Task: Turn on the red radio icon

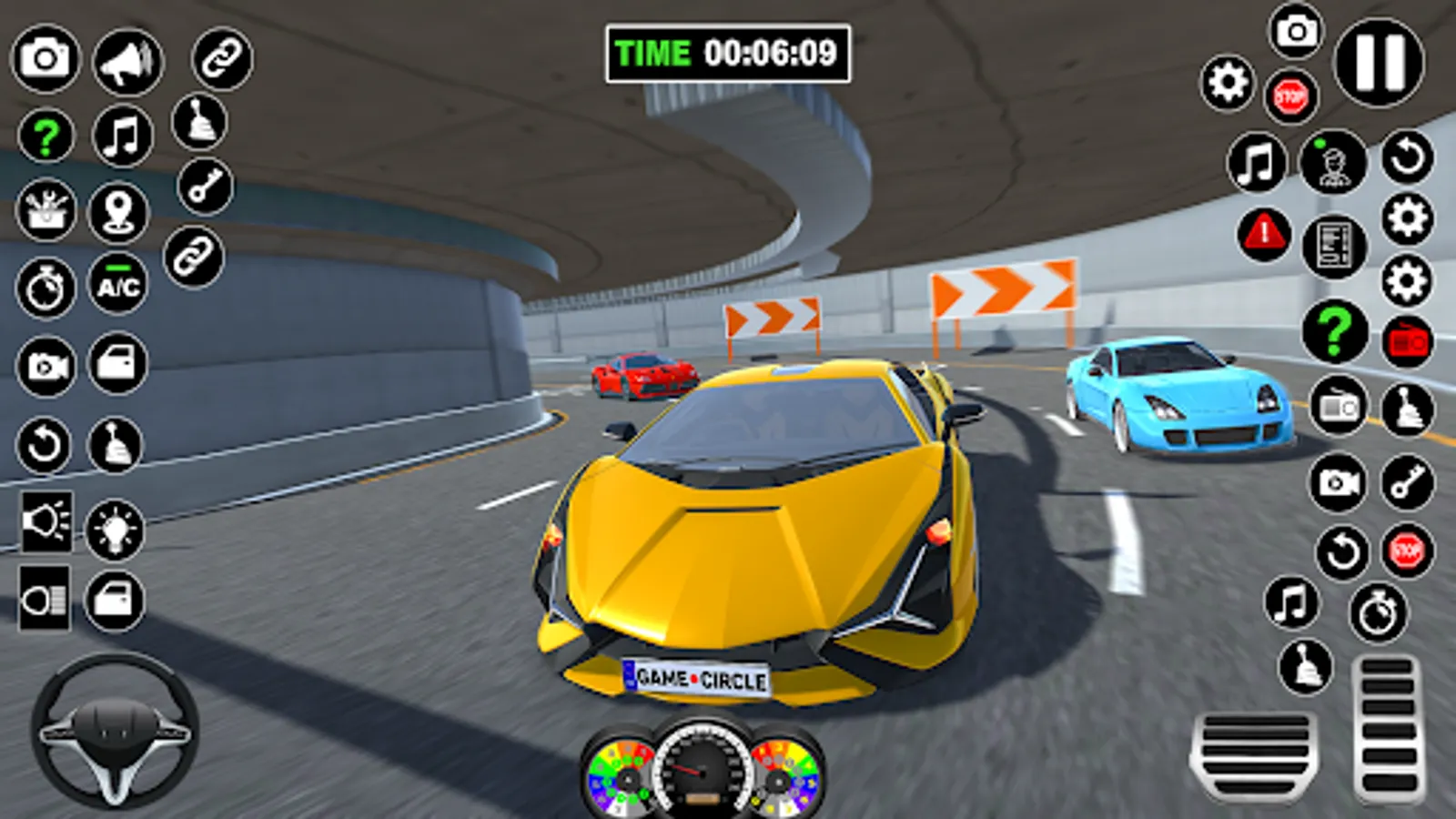Action: (1407, 342)
